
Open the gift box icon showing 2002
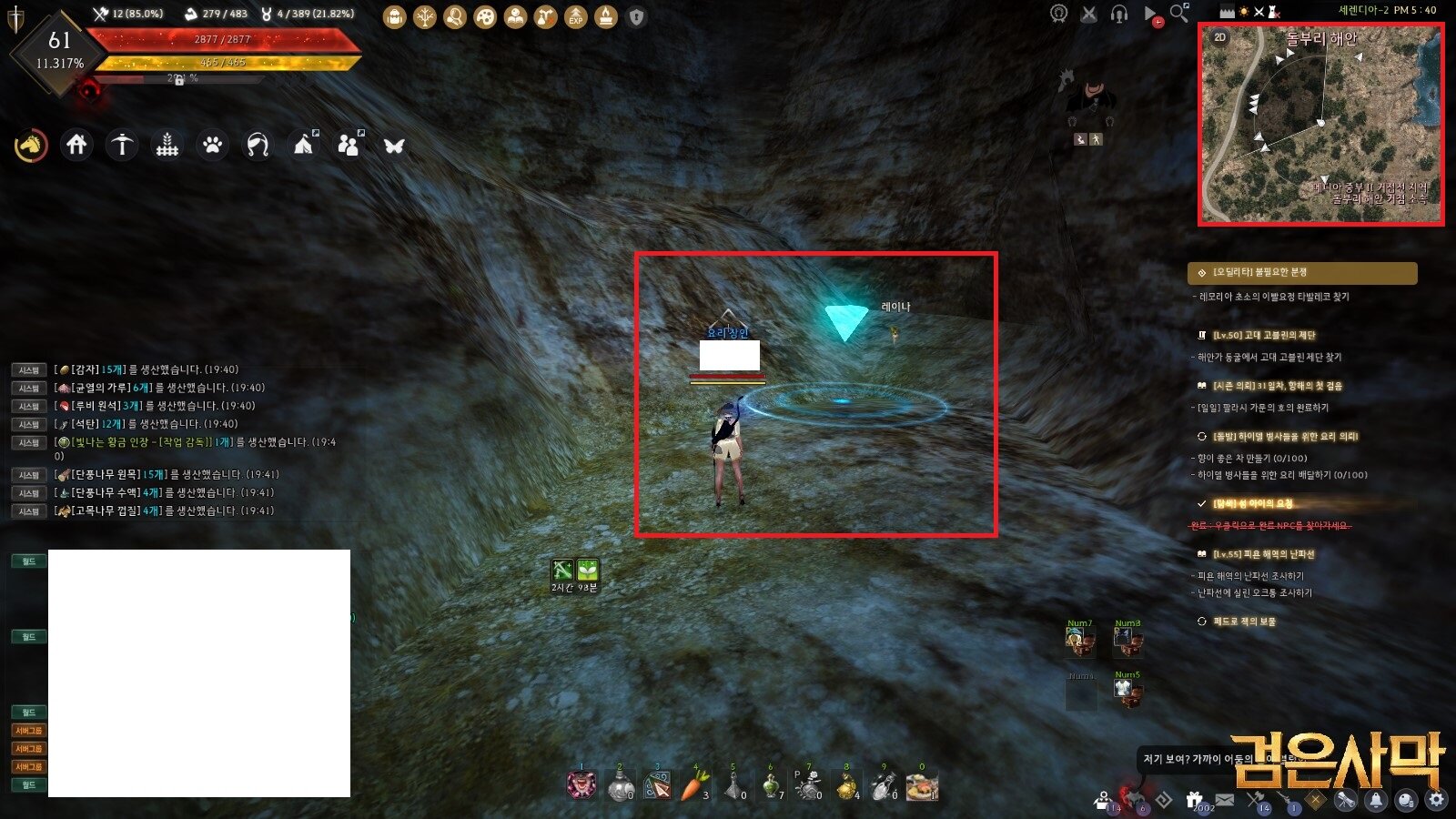tap(1192, 797)
